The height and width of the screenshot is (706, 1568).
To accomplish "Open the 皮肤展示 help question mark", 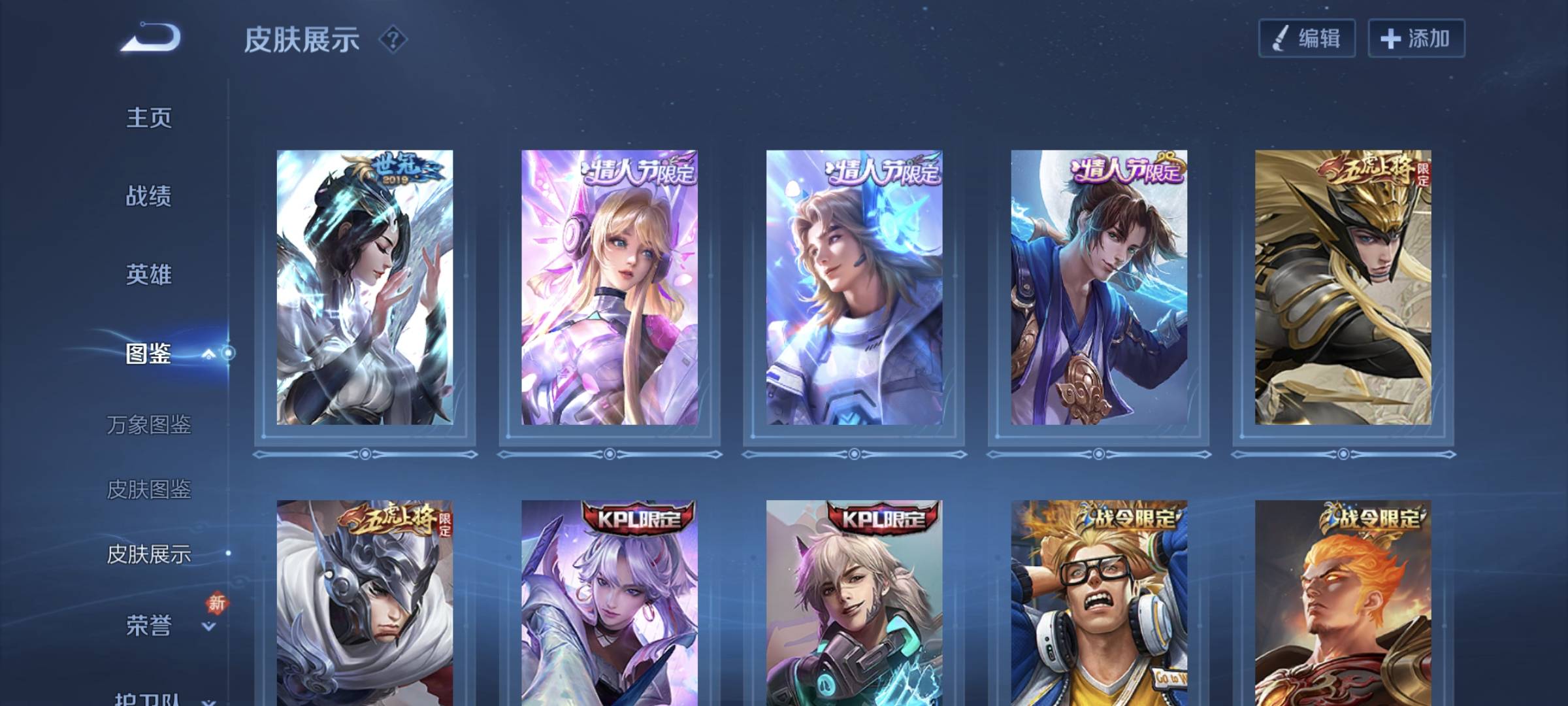I will pyautogui.click(x=393, y=40).
